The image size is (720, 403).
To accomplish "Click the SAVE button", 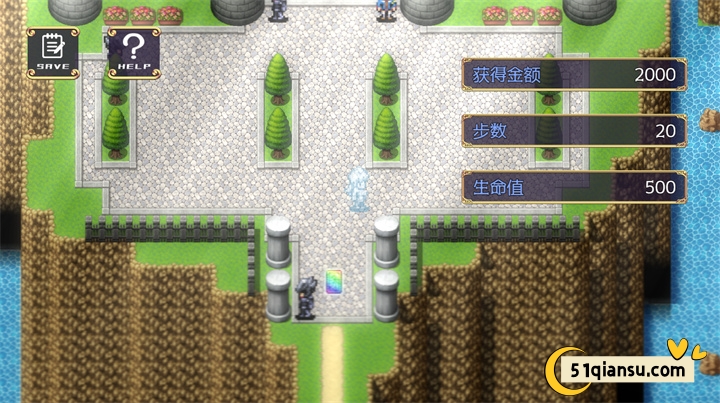I will (53, 49).
